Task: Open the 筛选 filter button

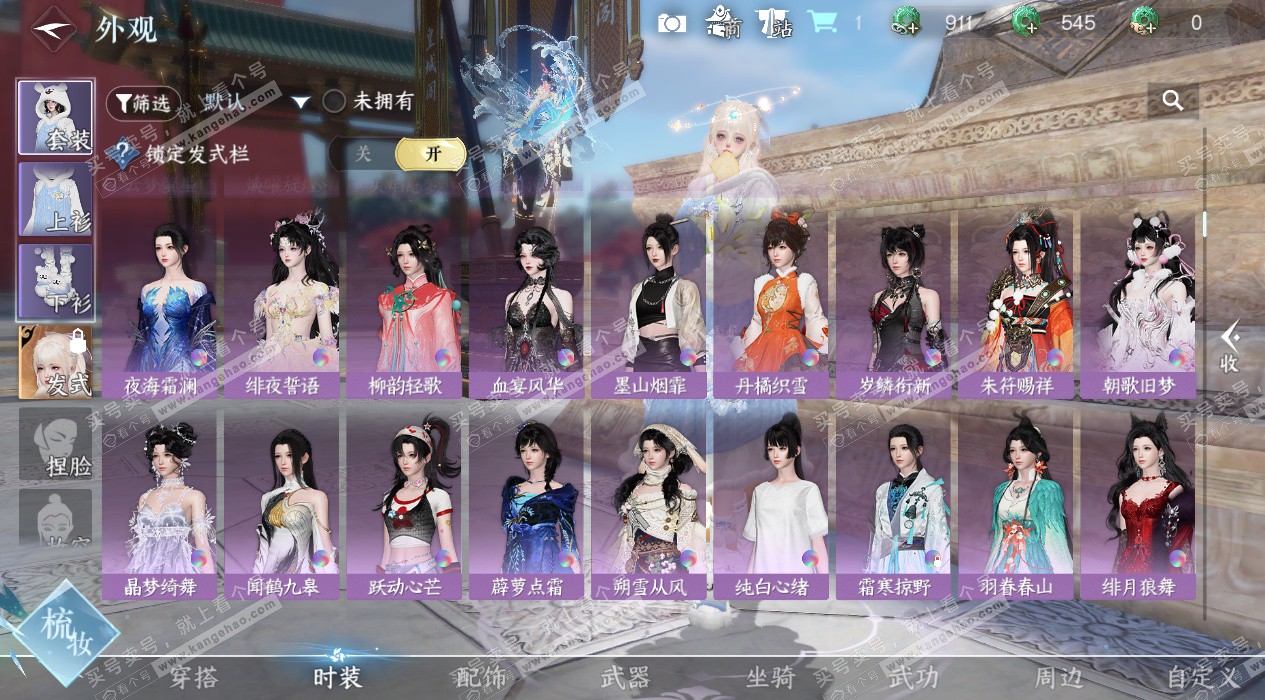Action: (143, 102)
